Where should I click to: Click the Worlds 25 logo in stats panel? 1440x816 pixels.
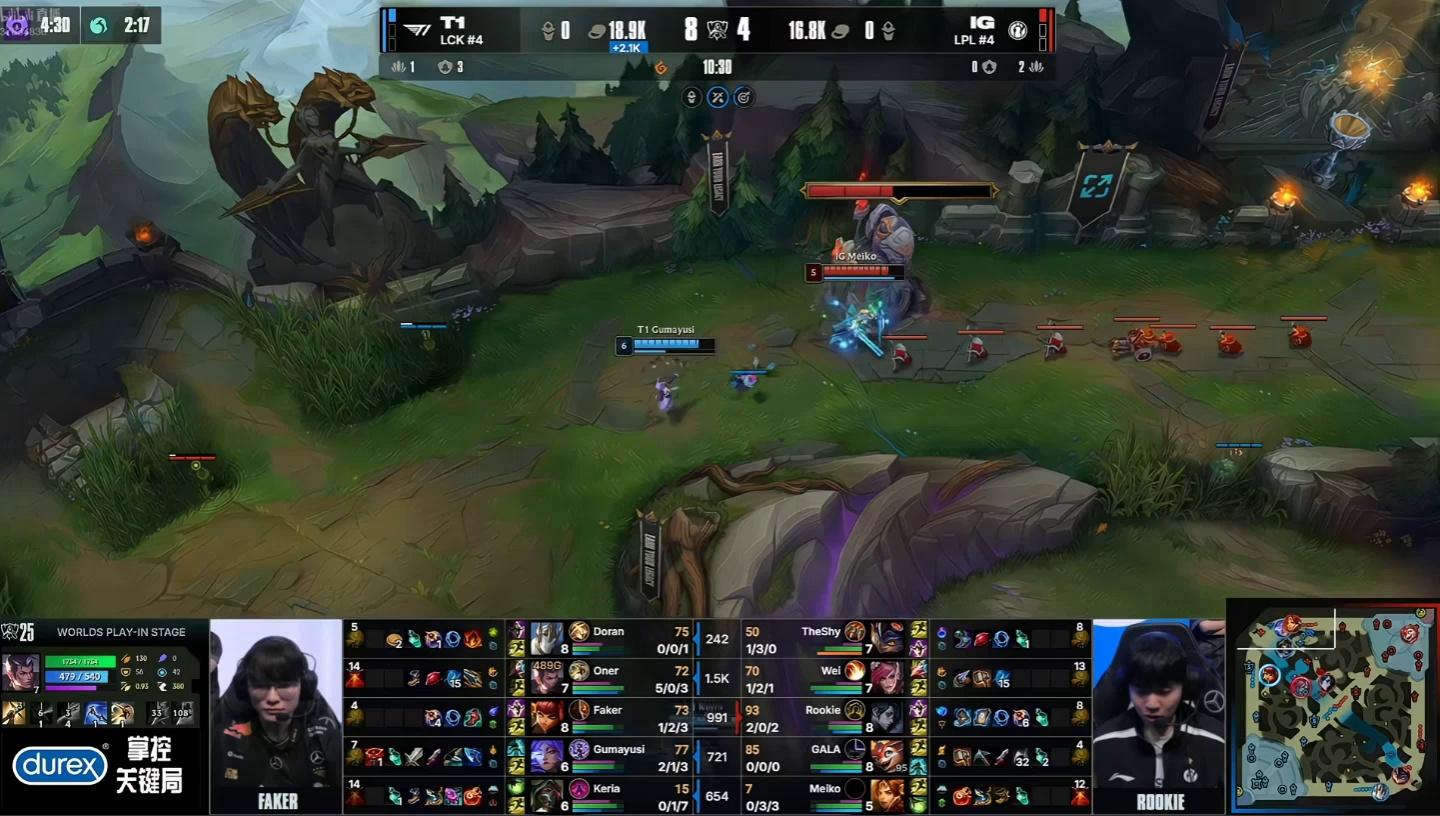point(20,632)
